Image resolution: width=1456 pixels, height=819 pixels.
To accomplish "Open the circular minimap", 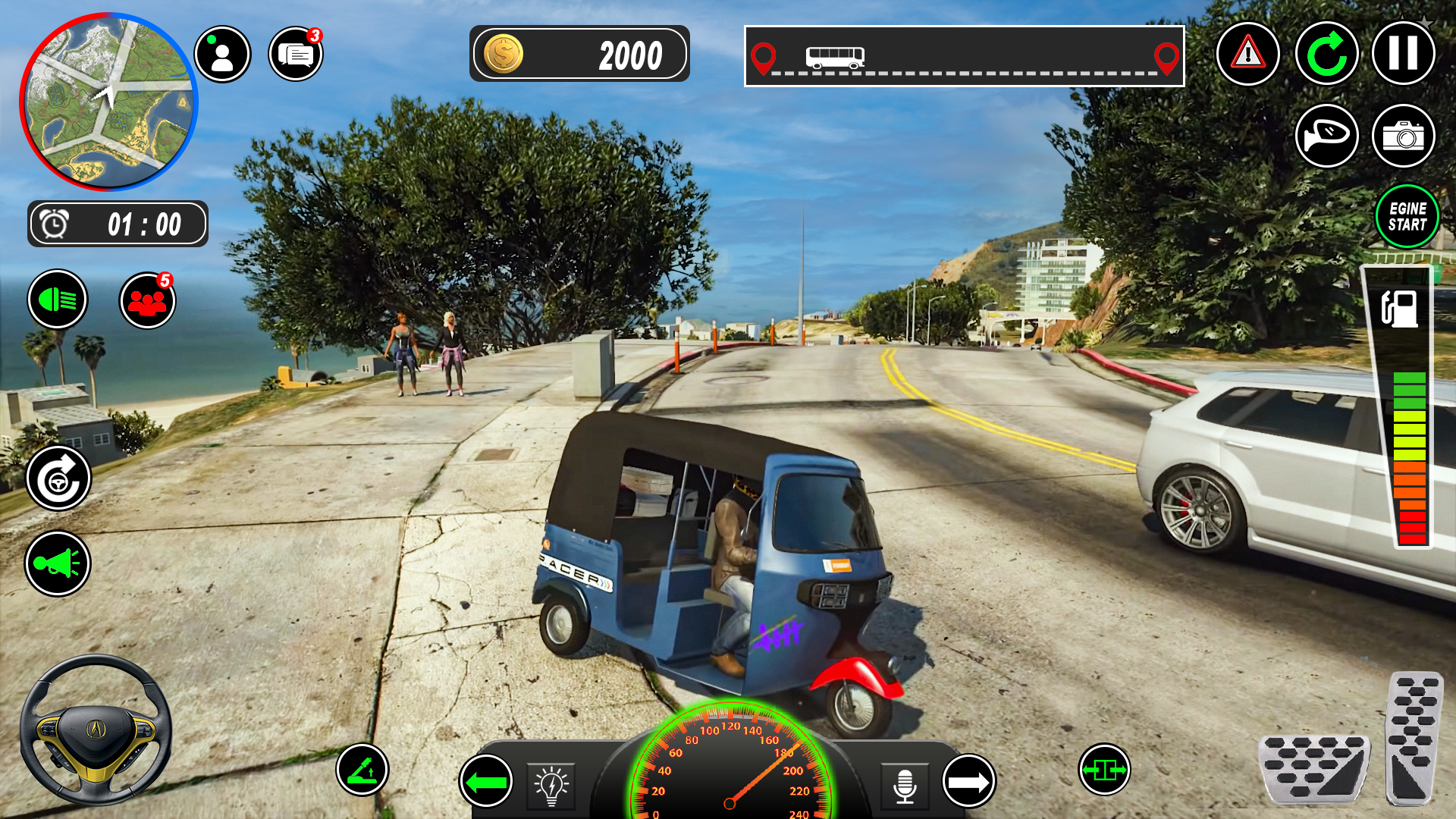I will coord(108,102).
